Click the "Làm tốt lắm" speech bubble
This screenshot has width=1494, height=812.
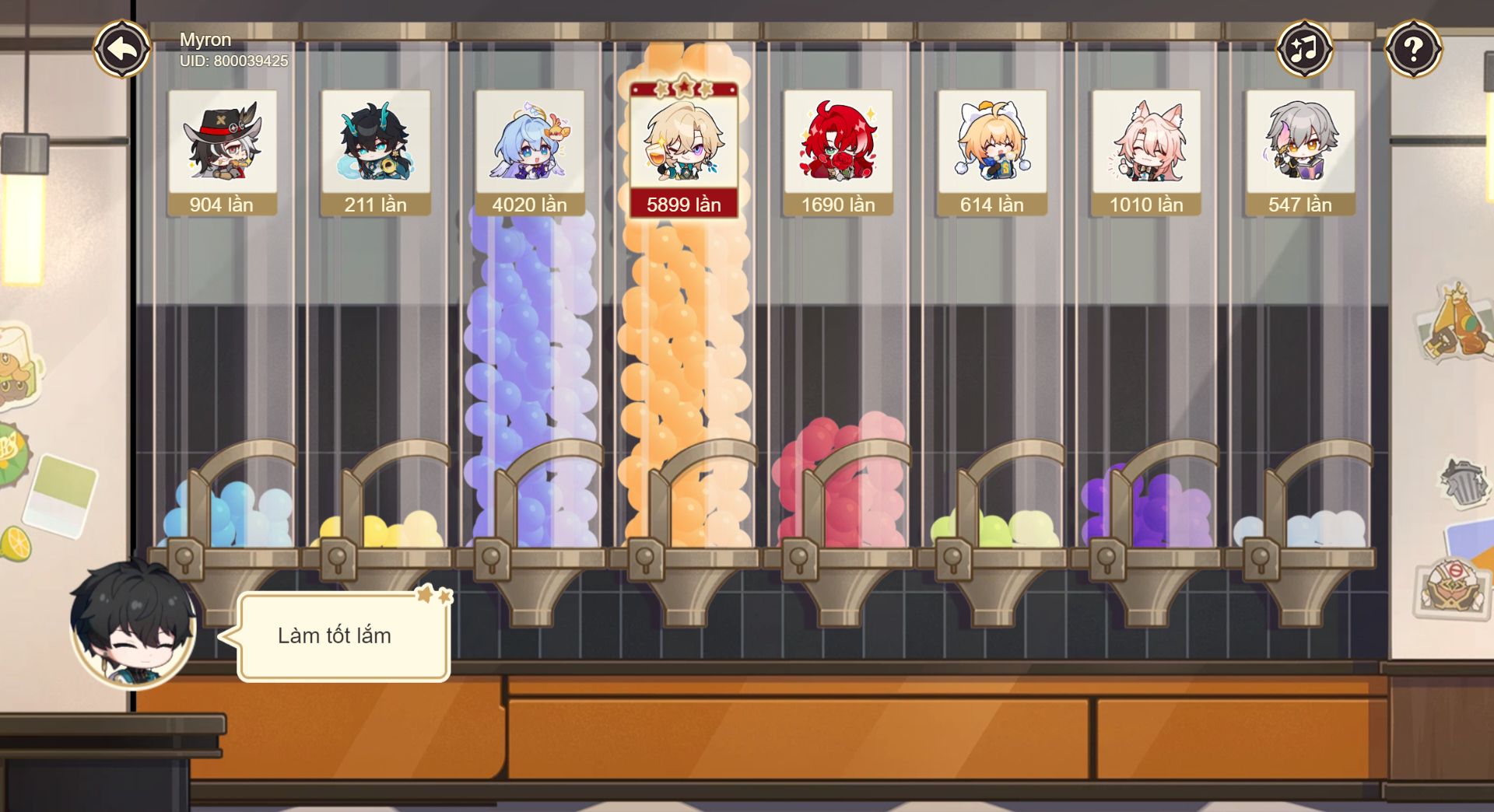[343, 636]
